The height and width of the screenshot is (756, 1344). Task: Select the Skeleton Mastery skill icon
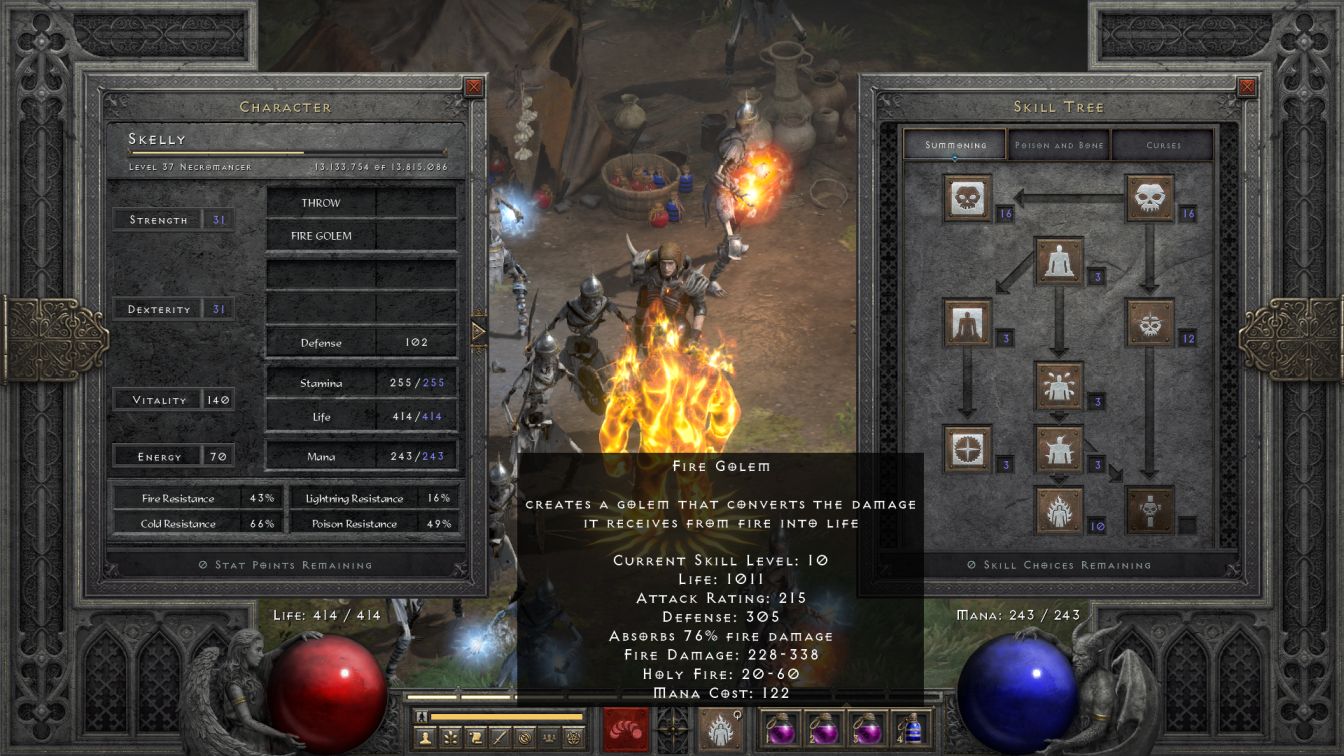(x=967, y=198)
